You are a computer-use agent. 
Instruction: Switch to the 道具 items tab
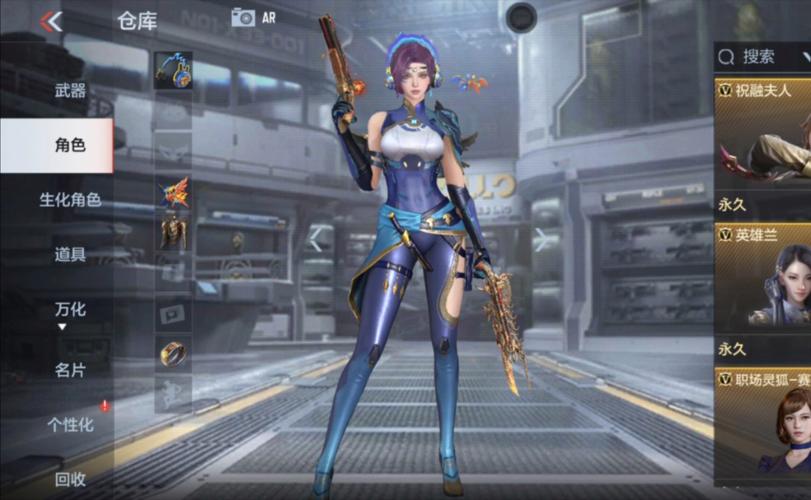coord(70,255)
